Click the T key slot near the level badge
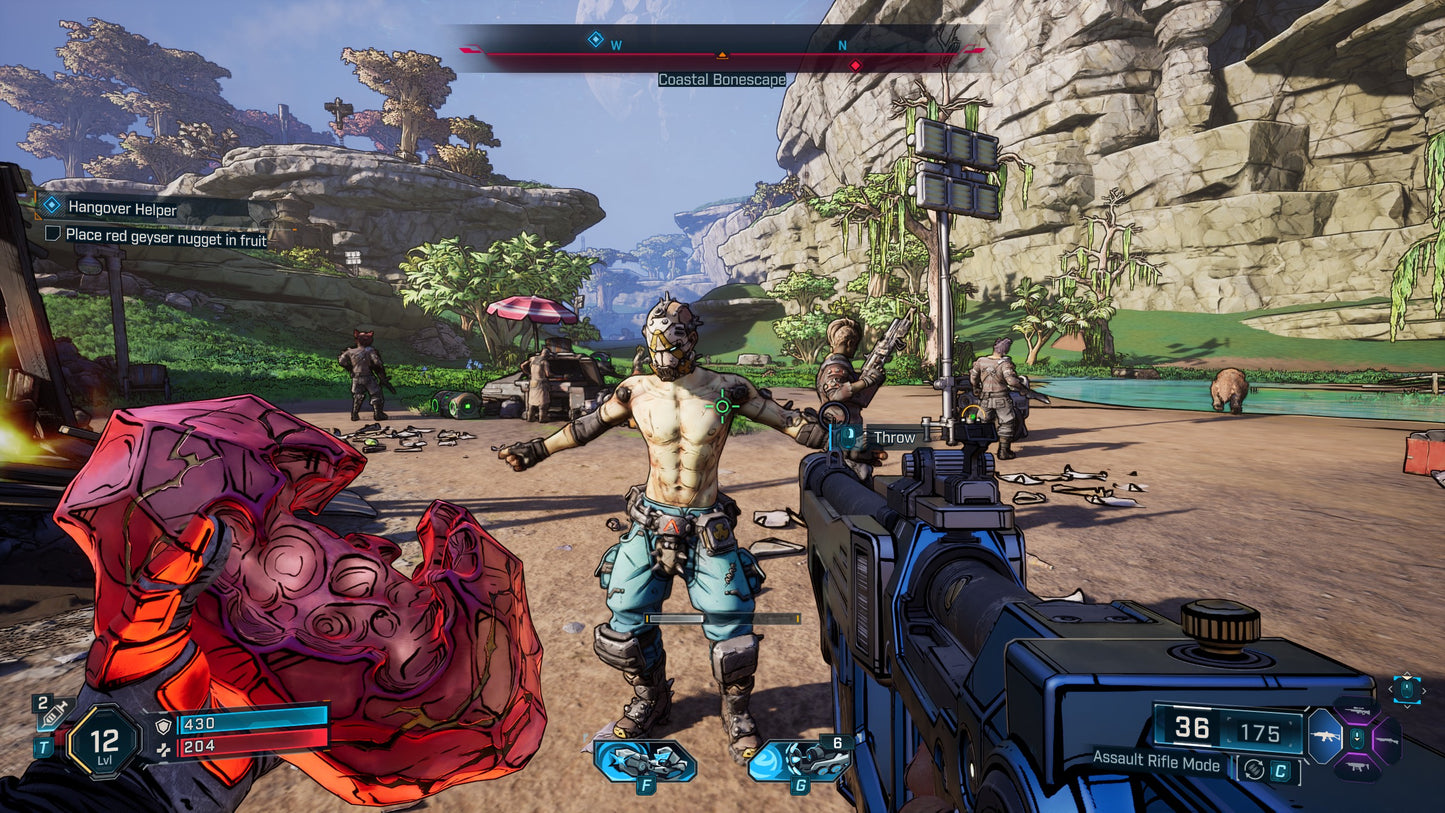The height and width of the screenshot is (813, 1445). pyautogui.click(x=44, y=746)
